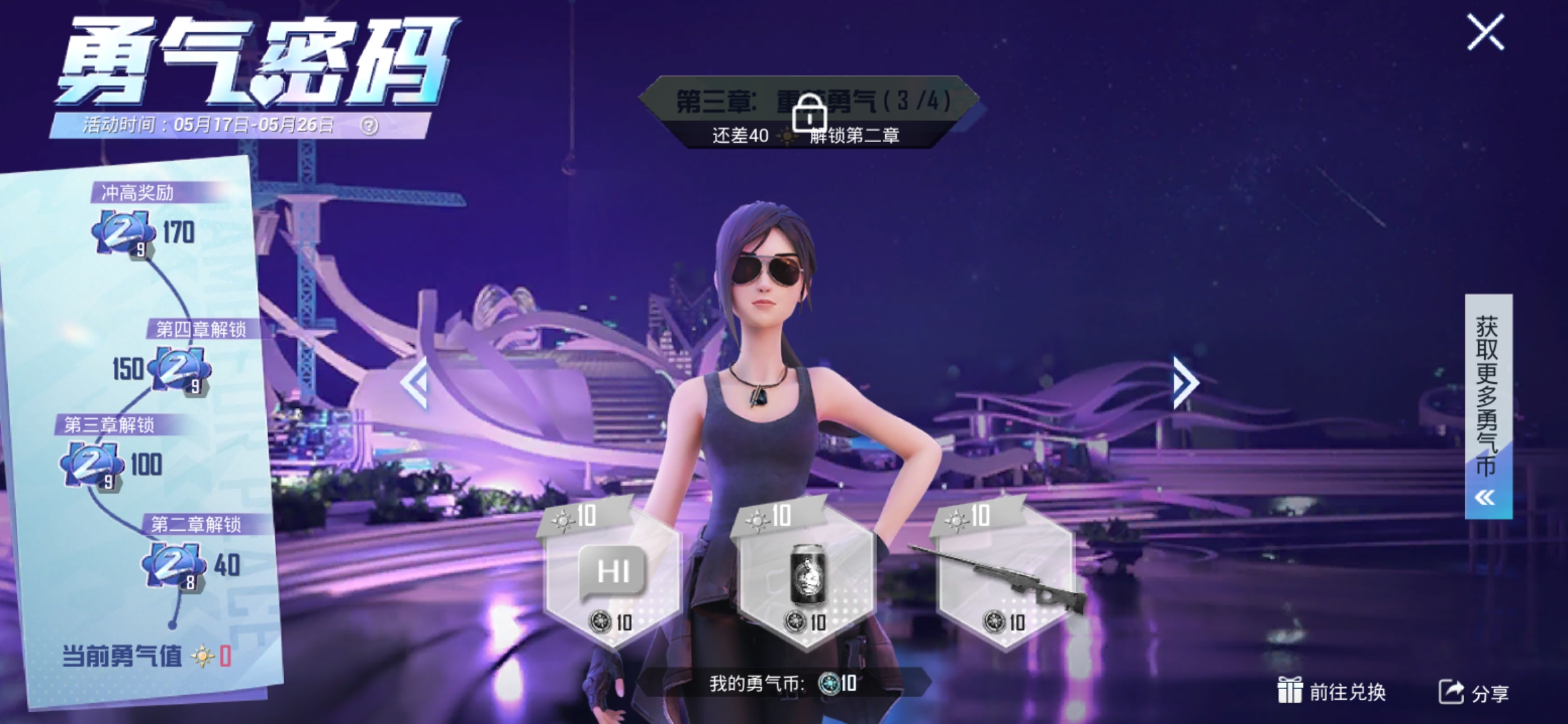Tap the 我的勇气币 coin balance
This screenshot has width=1568, height=724.
[x=783, y=683]
